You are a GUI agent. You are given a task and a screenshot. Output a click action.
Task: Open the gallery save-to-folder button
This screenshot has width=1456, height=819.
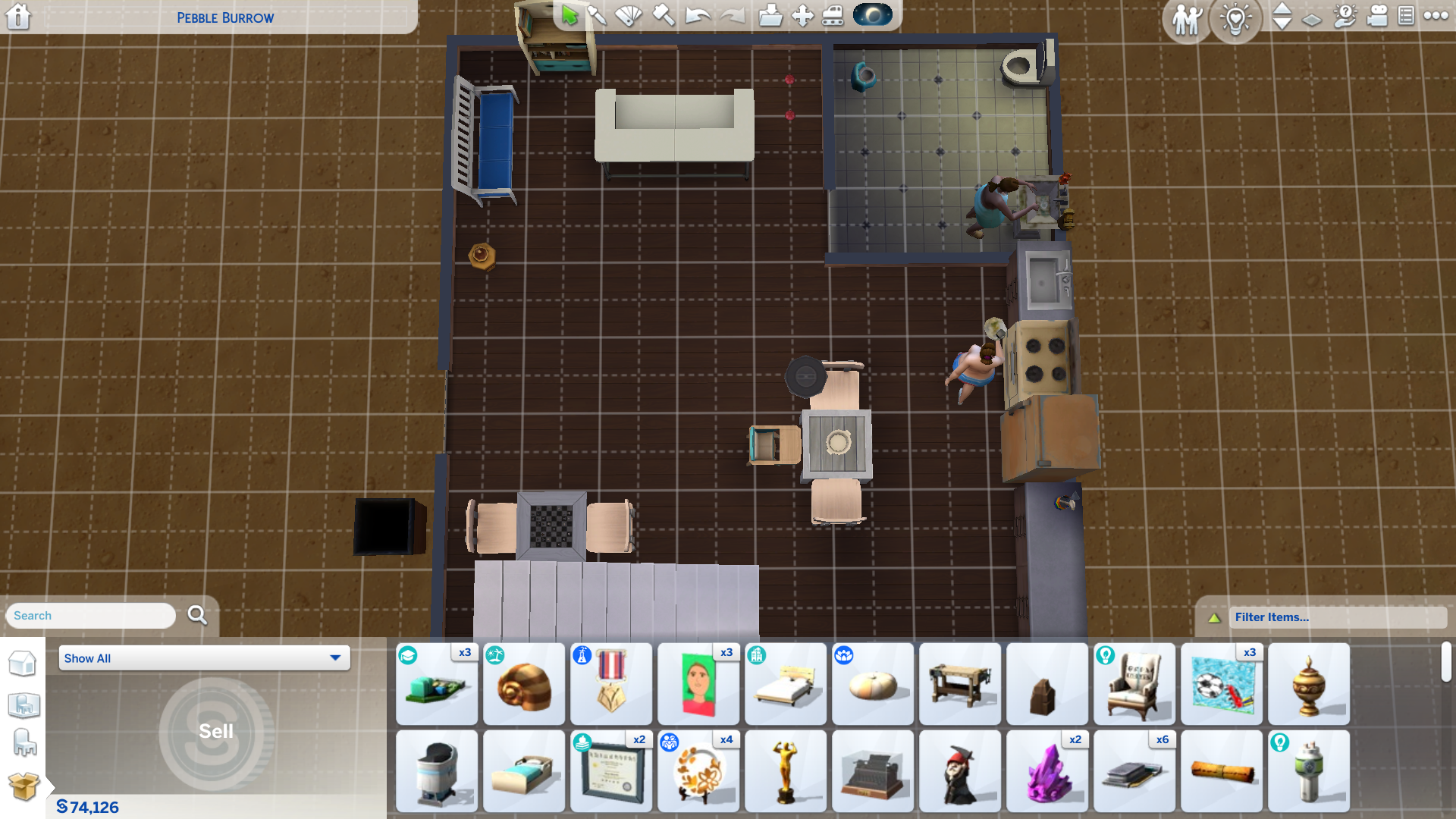(770, 15)
